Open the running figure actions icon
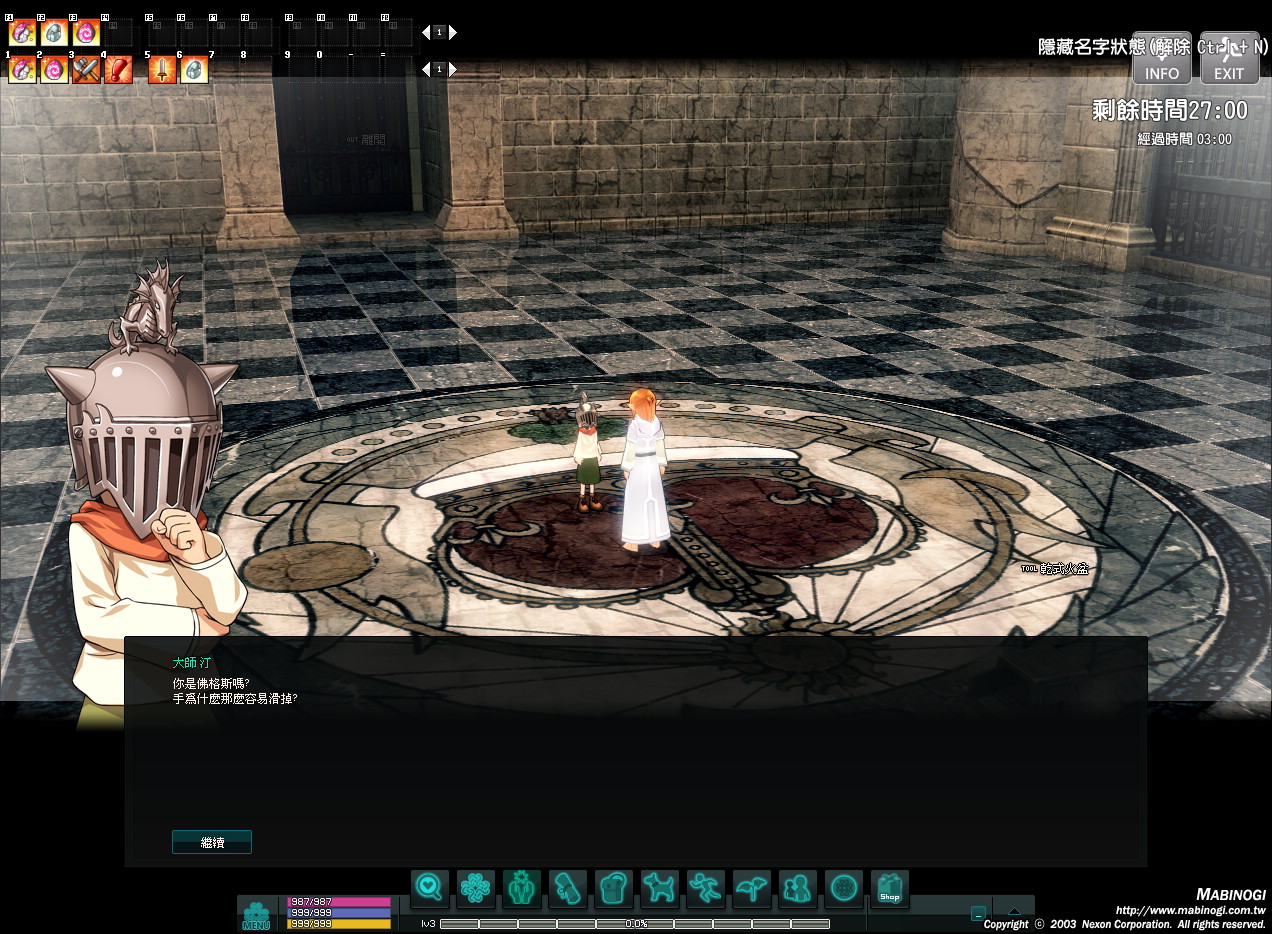 [705, 888]
